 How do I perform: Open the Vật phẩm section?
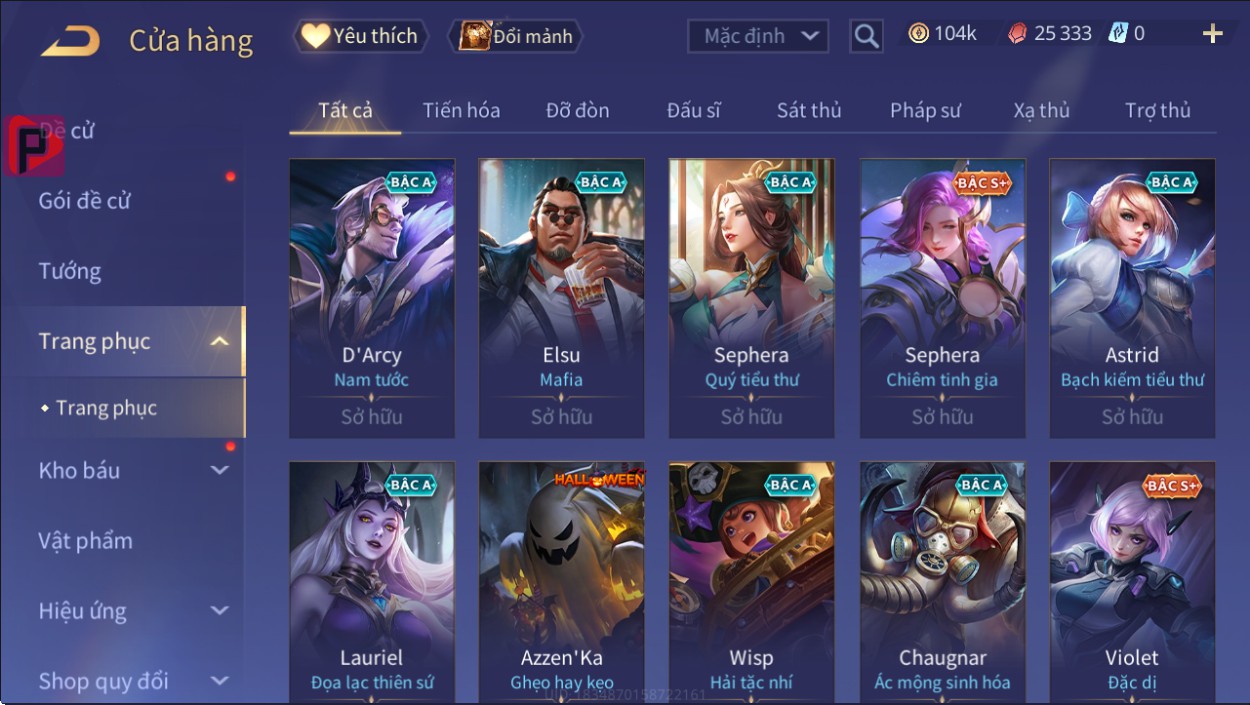tap(86, 541)
